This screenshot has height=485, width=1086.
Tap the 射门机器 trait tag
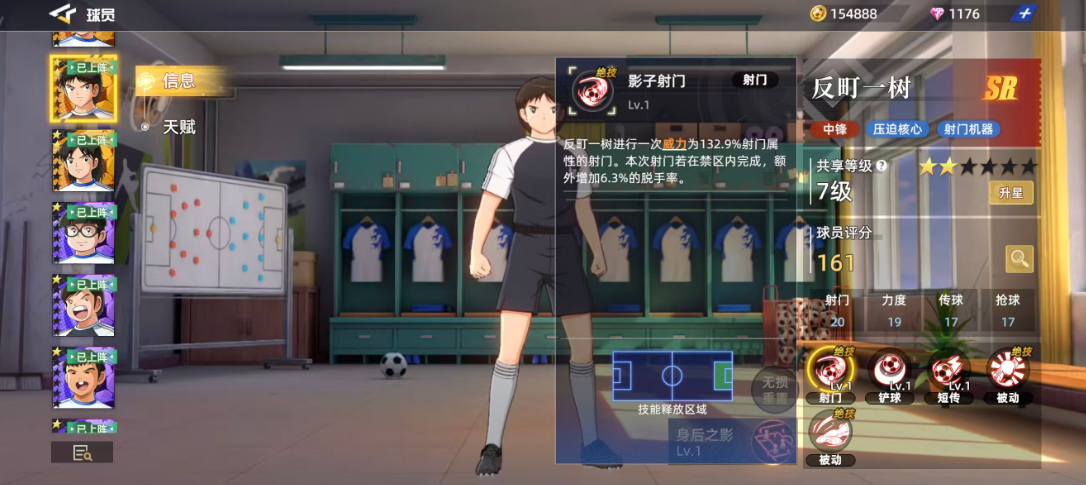tap(969, 129)
